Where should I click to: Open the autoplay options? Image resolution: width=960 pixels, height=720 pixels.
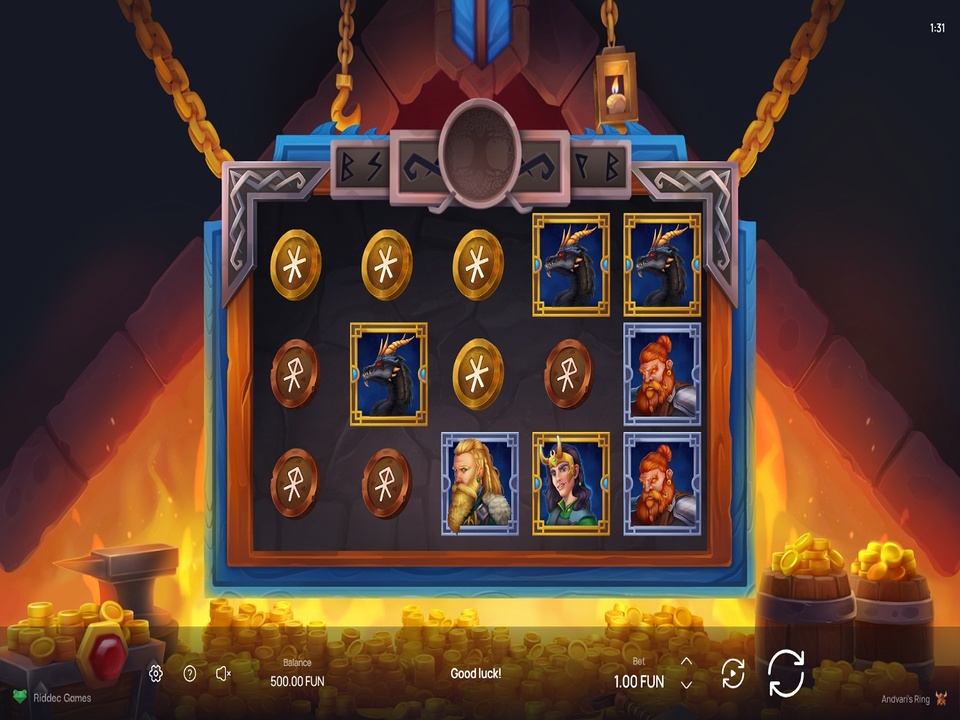tap(733, 673)
